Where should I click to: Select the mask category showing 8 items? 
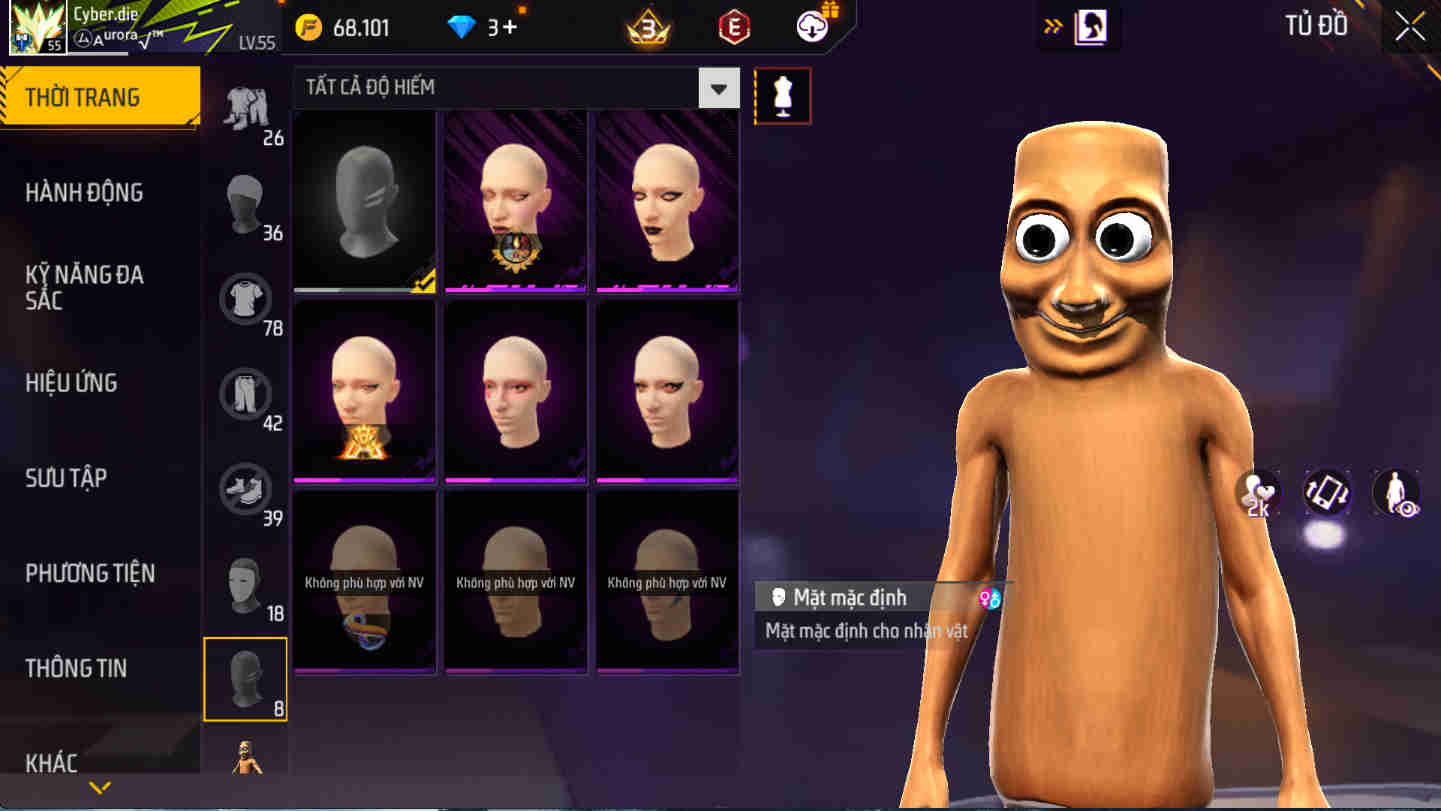tap(245, 678)
